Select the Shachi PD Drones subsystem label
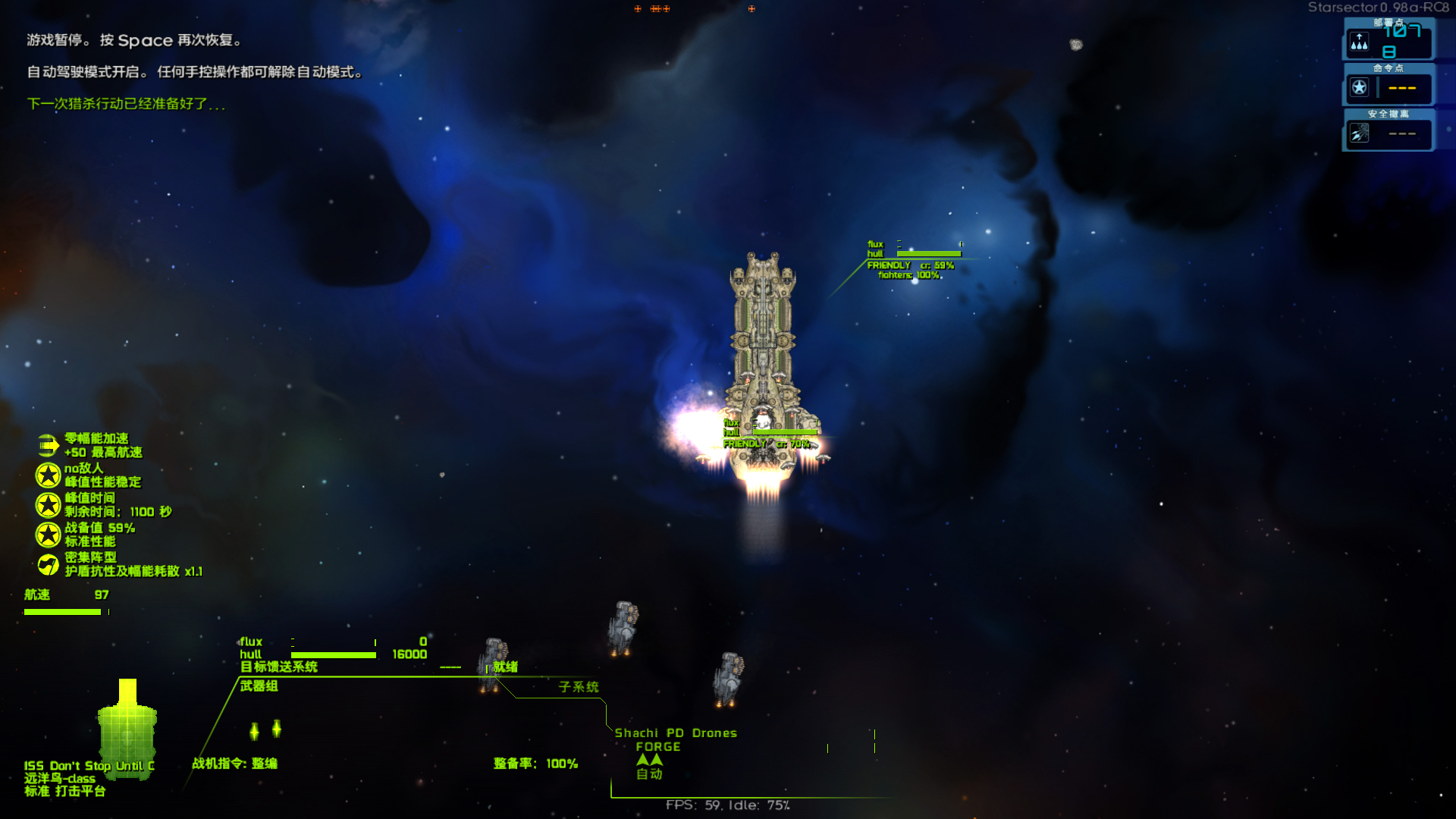The width and height of the screenshot is (1456, 819). pos(675,733)
